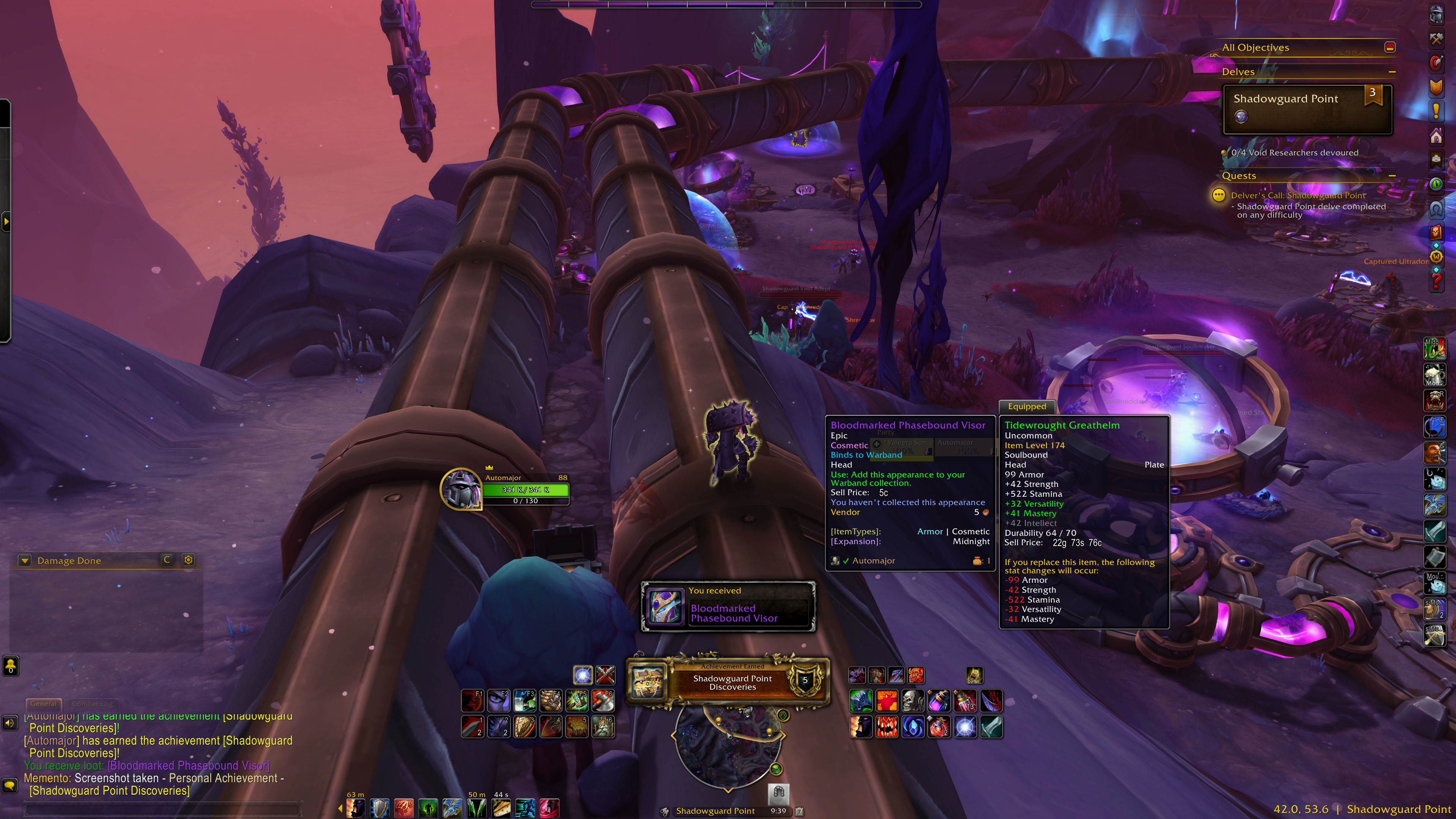The height and width of the screenshot is (819, 1456).
Task: Open the Delver's Call: Shadowguard Point quest
Action: tap(1298, 196)
